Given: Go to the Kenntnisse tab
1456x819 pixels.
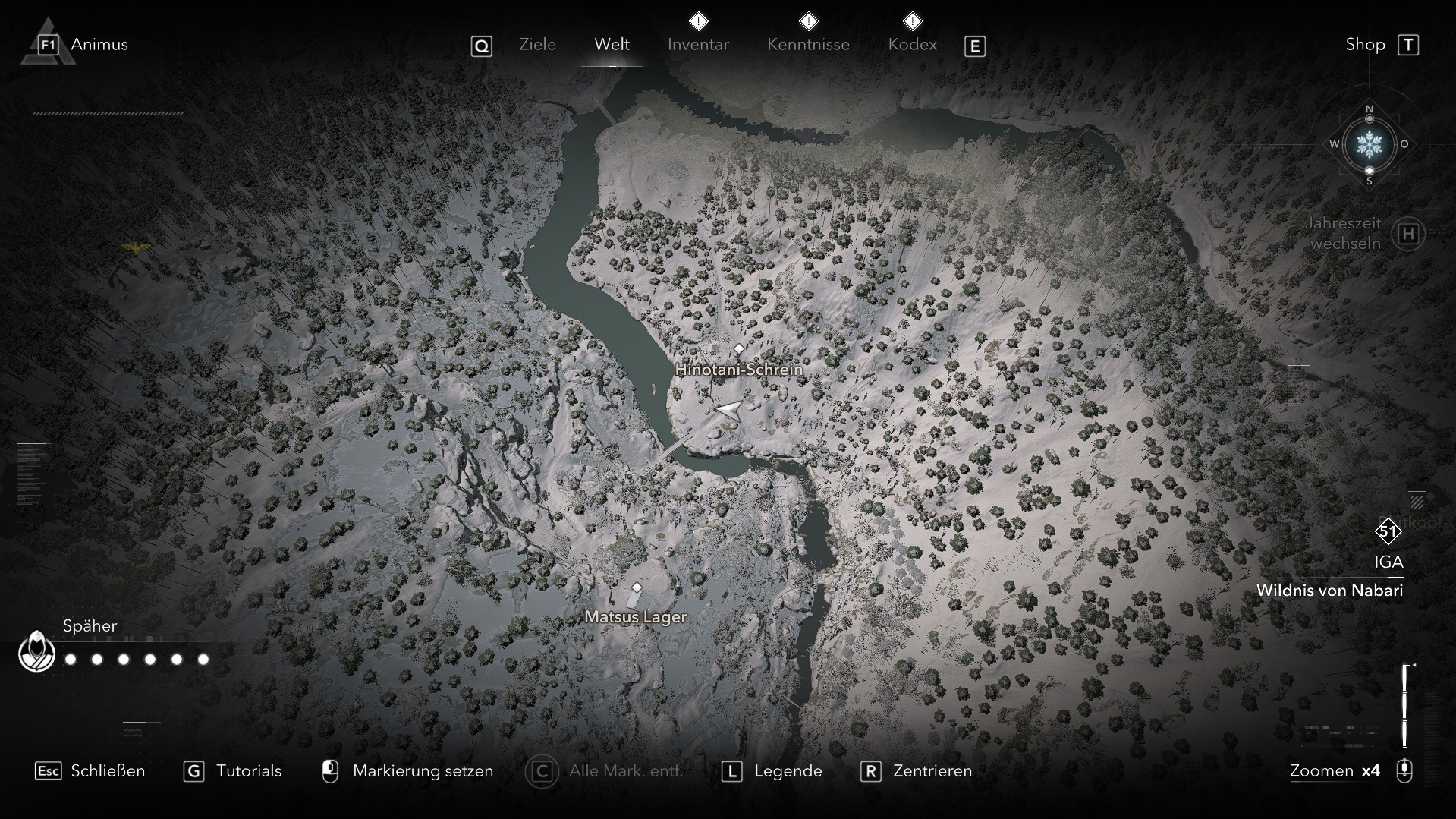Looking at the screenshot, I should (808, 45).
